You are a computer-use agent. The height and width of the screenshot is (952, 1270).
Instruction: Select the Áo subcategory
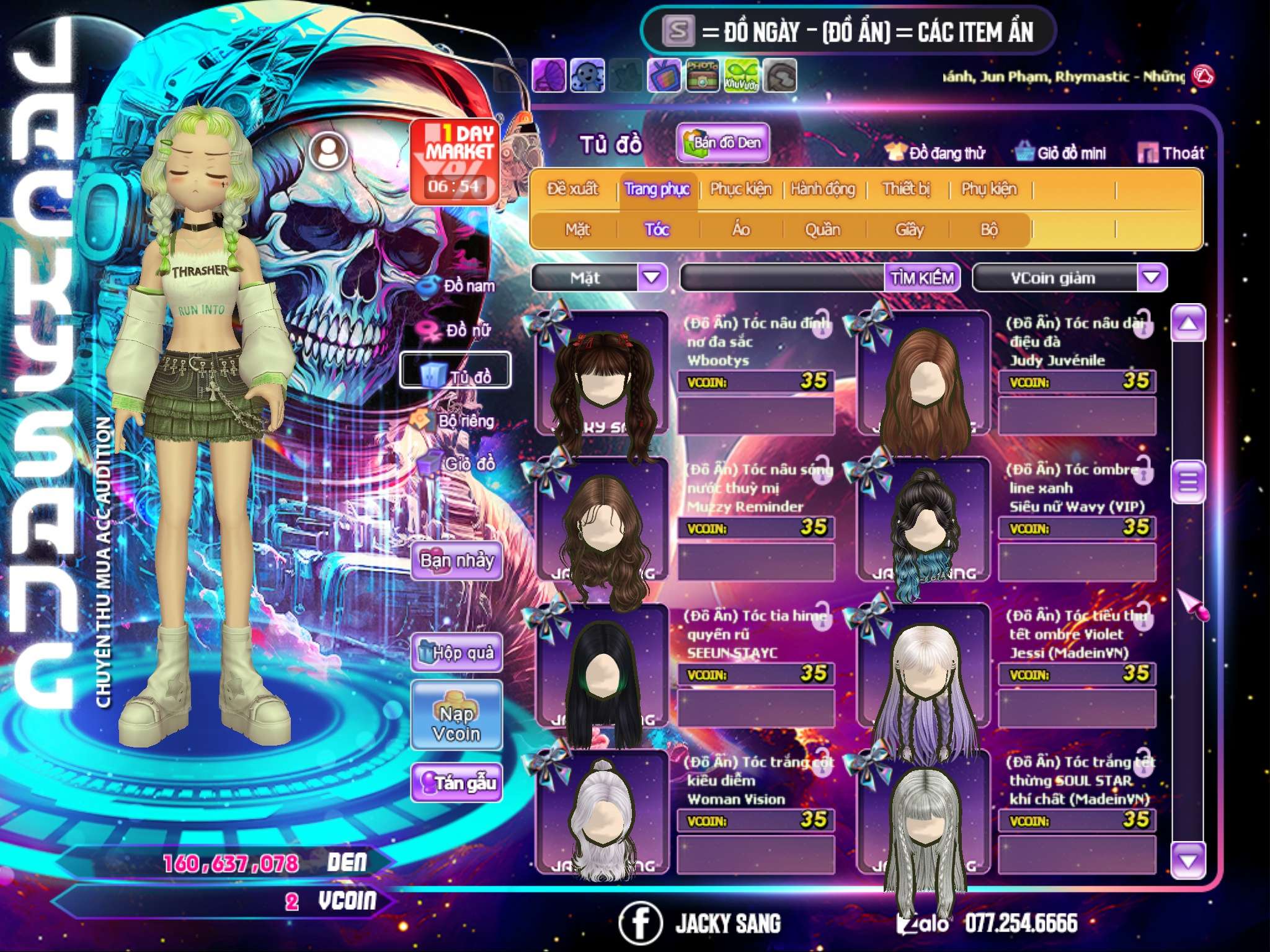coord(740,230)
